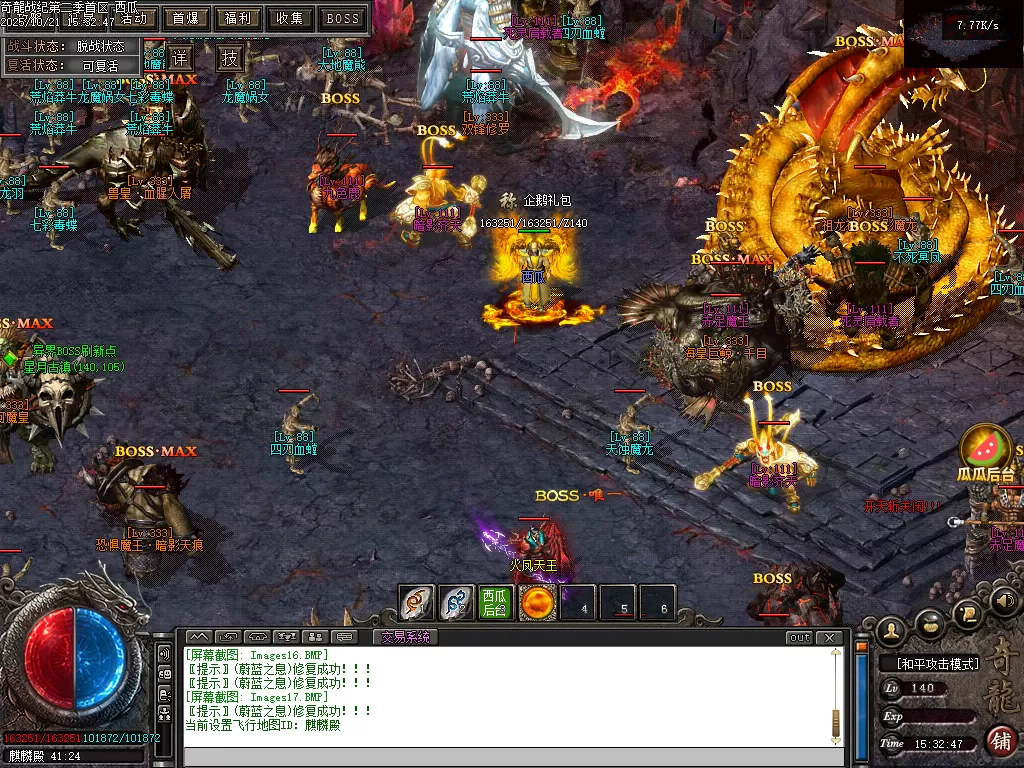Close the chat window with X
This screenshot has width=1024, height=768.
828,637
